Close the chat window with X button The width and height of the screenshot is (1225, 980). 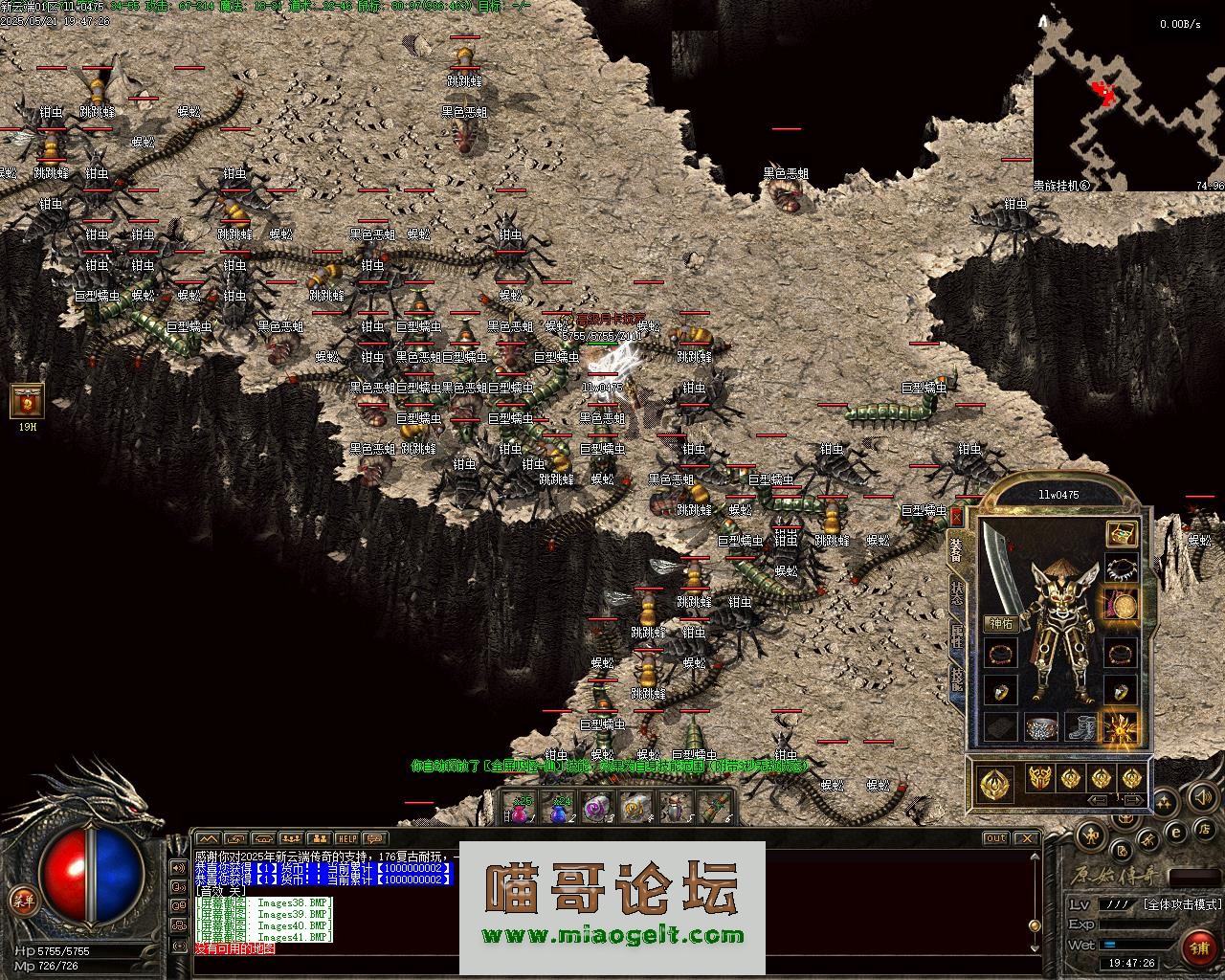click(1027, 838)
